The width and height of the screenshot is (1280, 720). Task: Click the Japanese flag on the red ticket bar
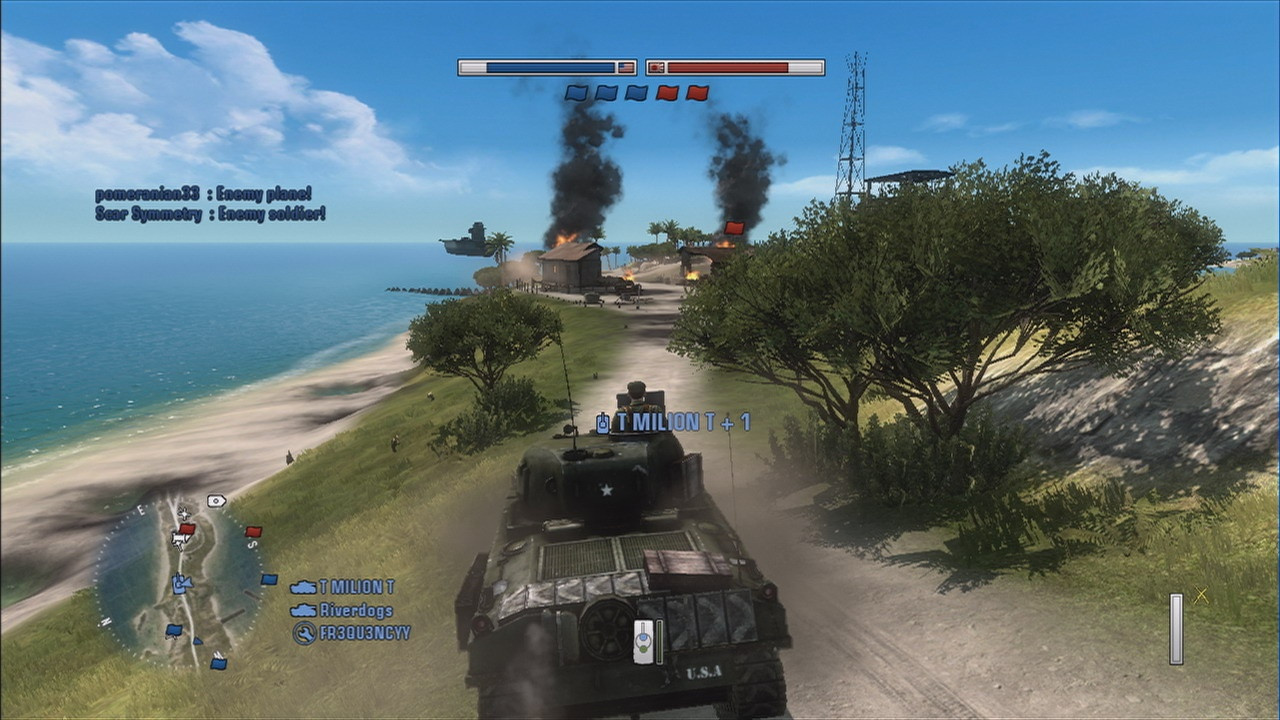pos(658,67)
